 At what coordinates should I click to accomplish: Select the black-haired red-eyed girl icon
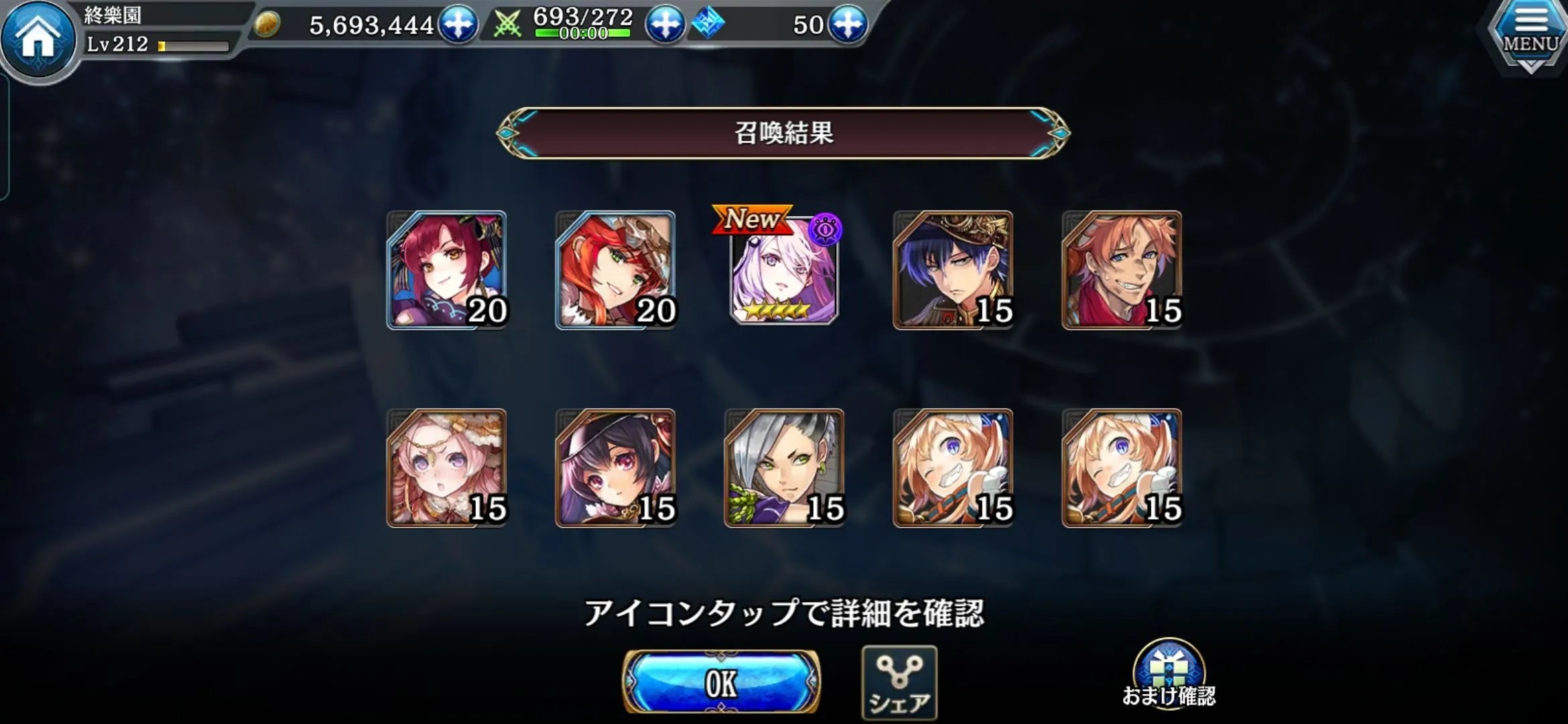[616, 468]
